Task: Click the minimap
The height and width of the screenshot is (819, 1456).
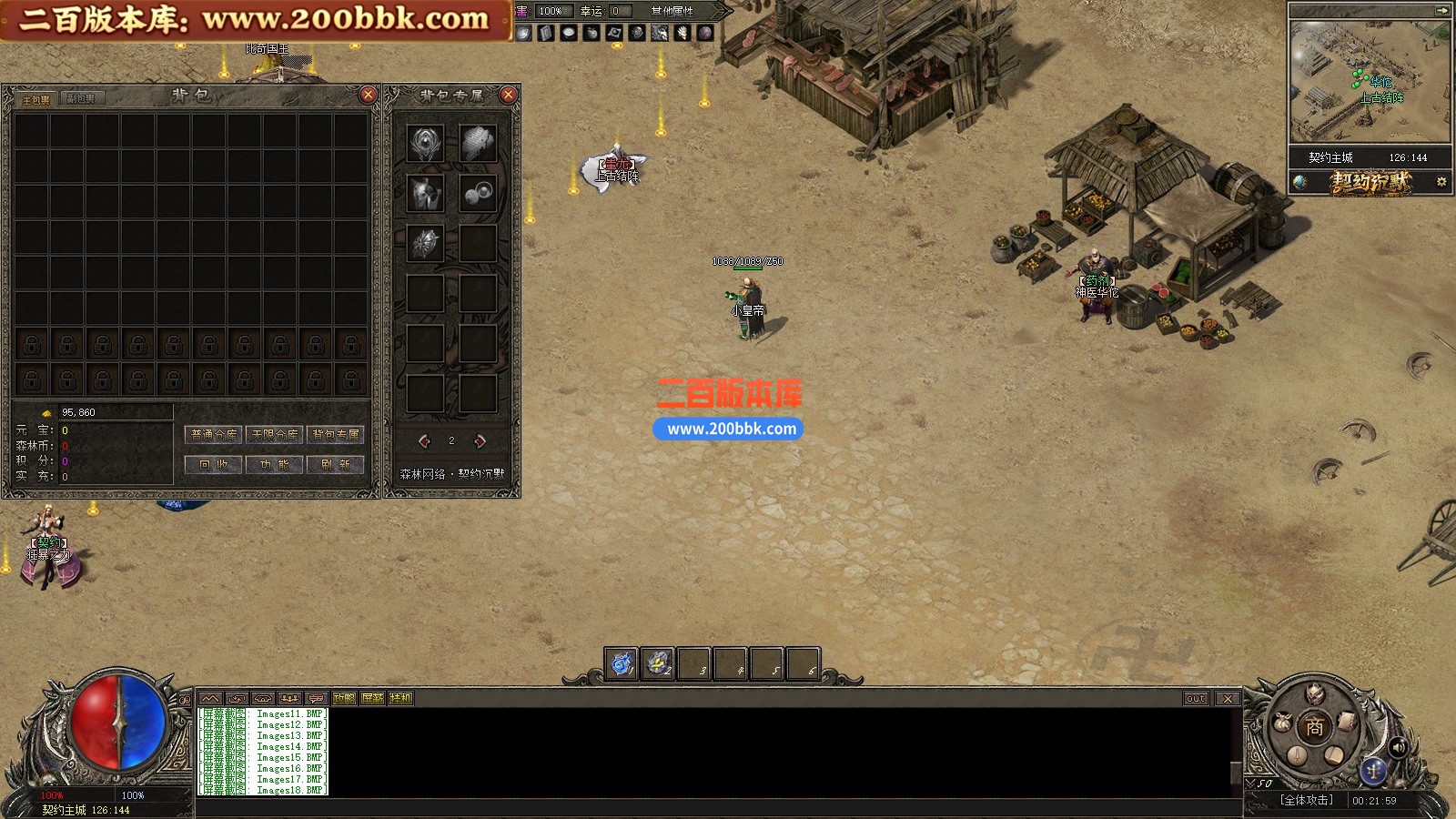Action: 1369,84
